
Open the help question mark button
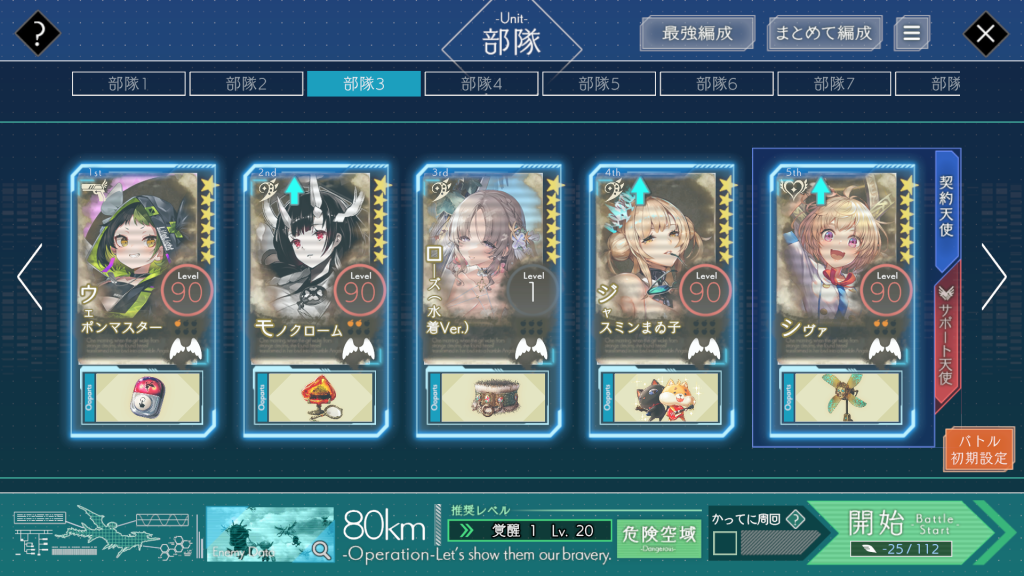coord(38,34)
